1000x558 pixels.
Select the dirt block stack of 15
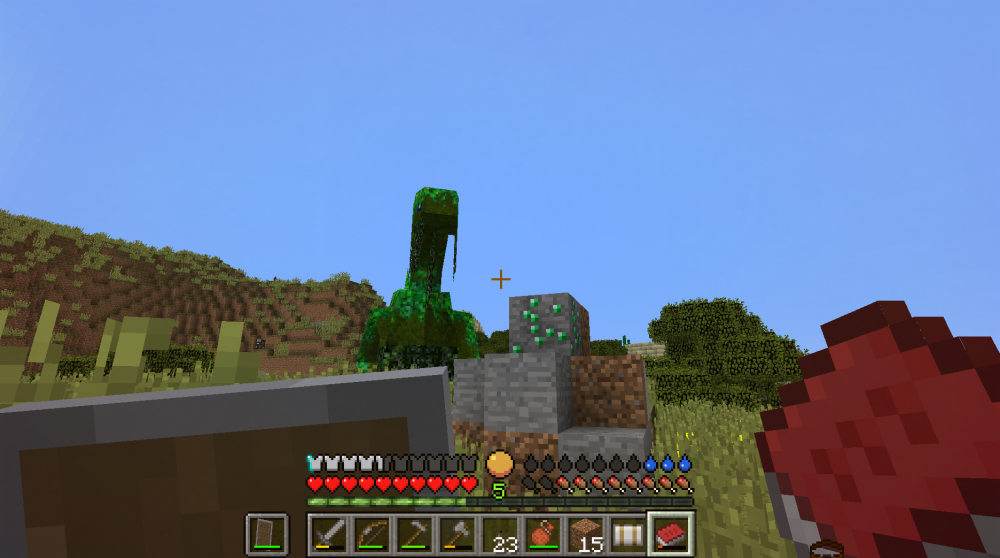tap(585, 534)
